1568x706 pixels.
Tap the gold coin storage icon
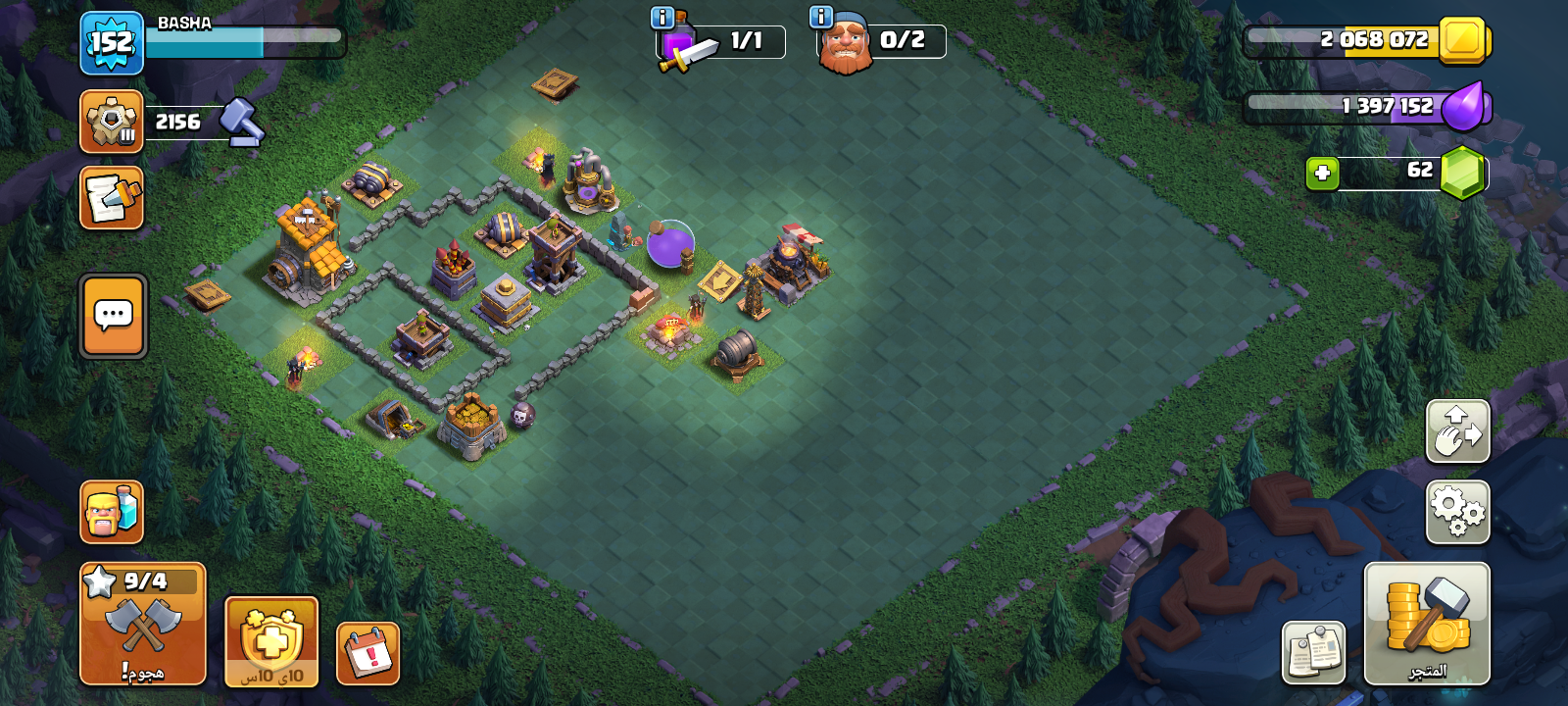[x=1464, y=40]
